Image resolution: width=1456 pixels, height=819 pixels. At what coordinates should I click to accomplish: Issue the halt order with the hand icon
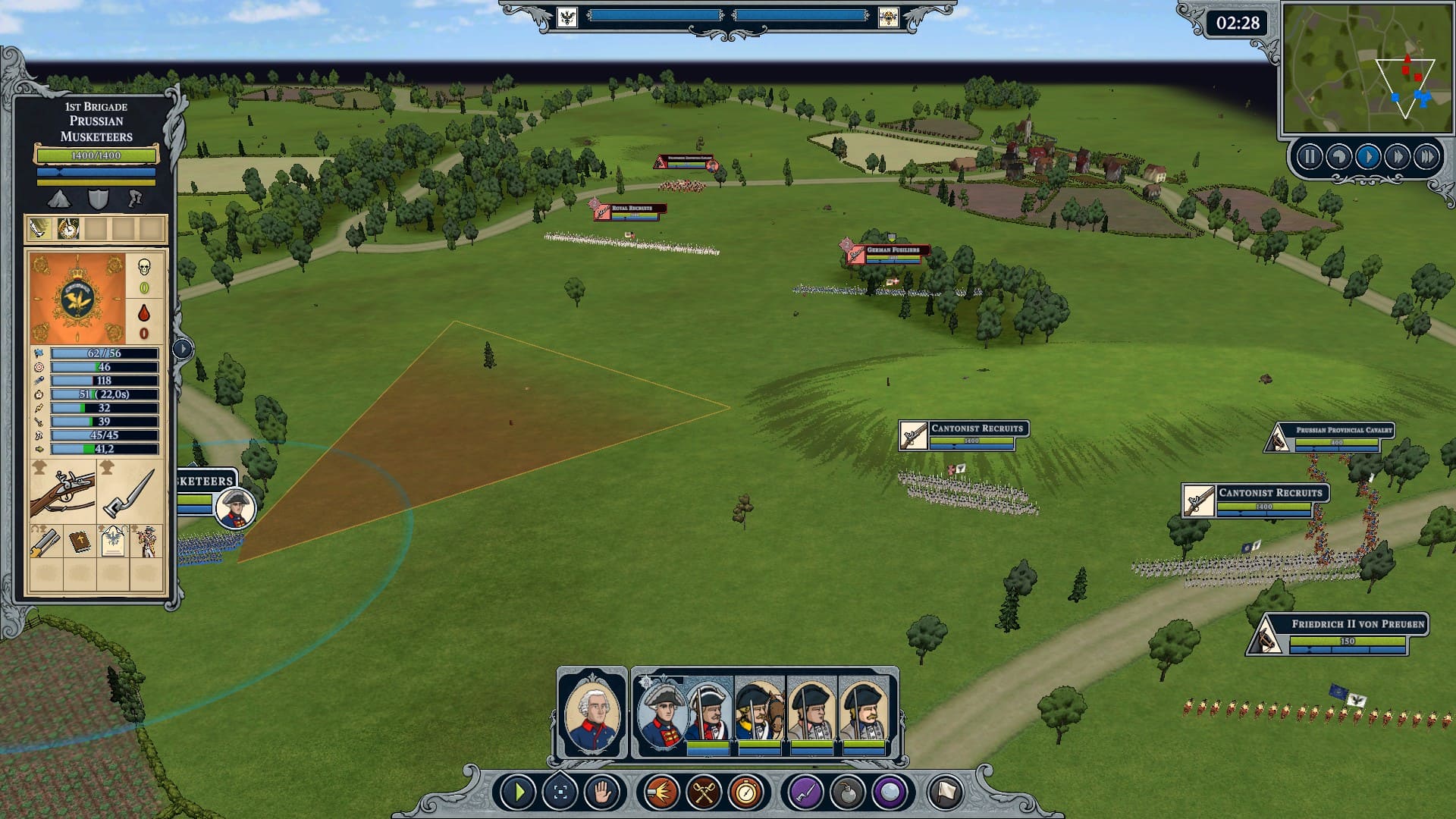602,793
